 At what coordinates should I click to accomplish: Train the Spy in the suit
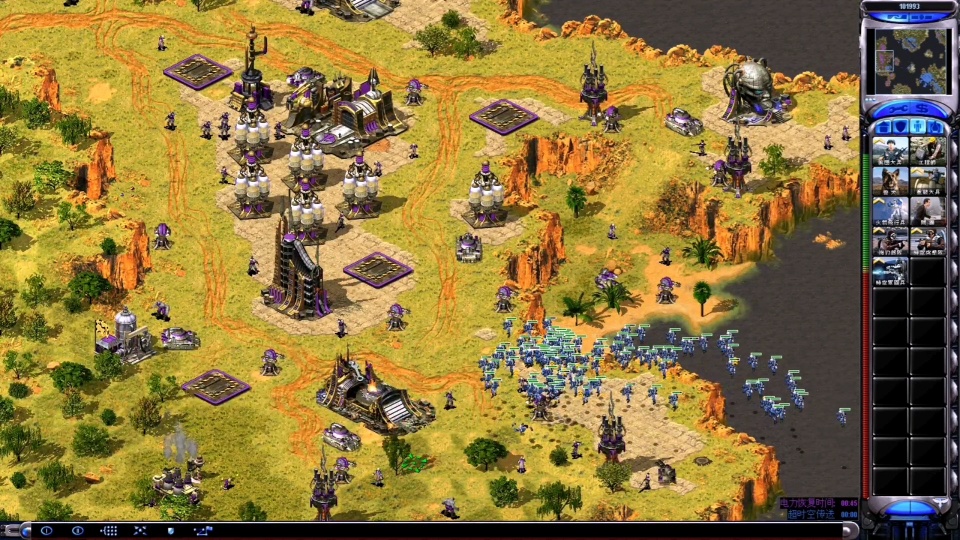[927, 211]
